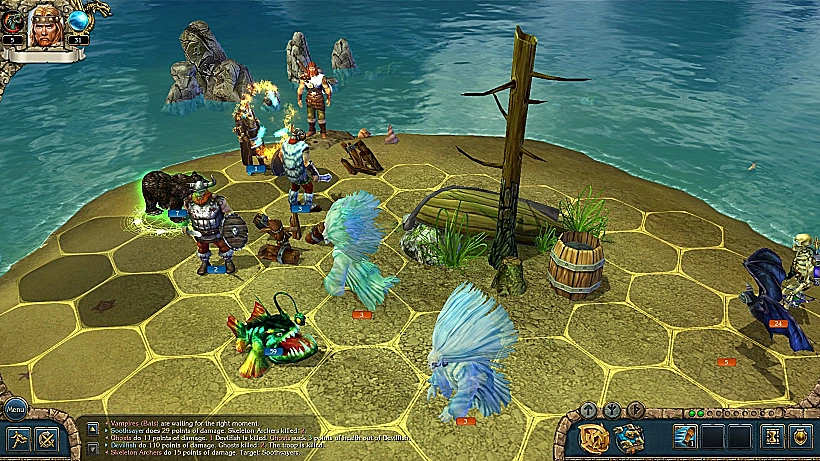The image size is (820, 461).
Task: Open the golden spell book icon
Action: click(596, 437)
